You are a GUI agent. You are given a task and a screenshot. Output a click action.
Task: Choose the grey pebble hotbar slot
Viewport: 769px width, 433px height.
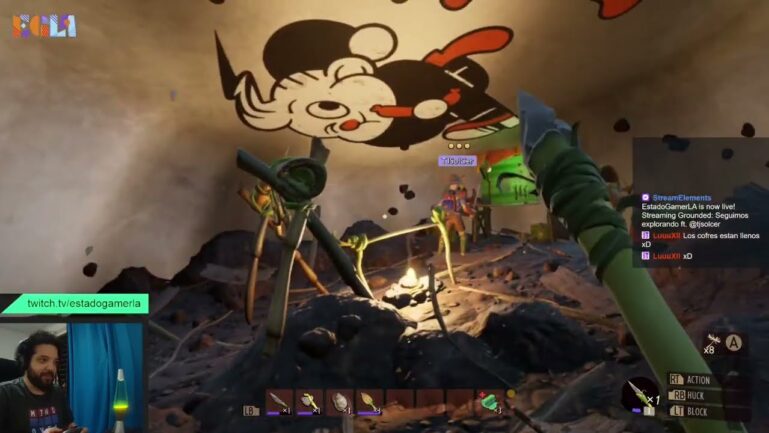click(x=339, y=402)
